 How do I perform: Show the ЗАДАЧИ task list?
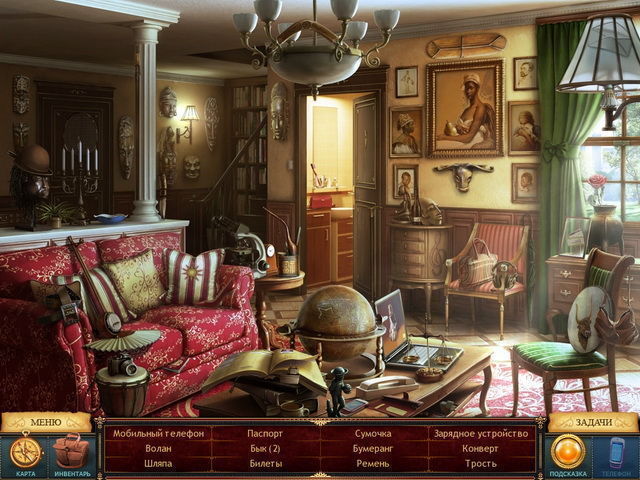coord(593,422)
